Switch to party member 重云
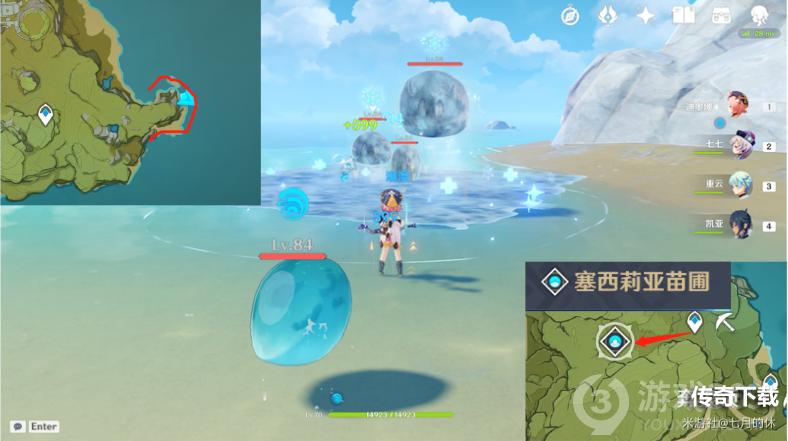This screenshot has height=441, width=788. coord(741,186)
